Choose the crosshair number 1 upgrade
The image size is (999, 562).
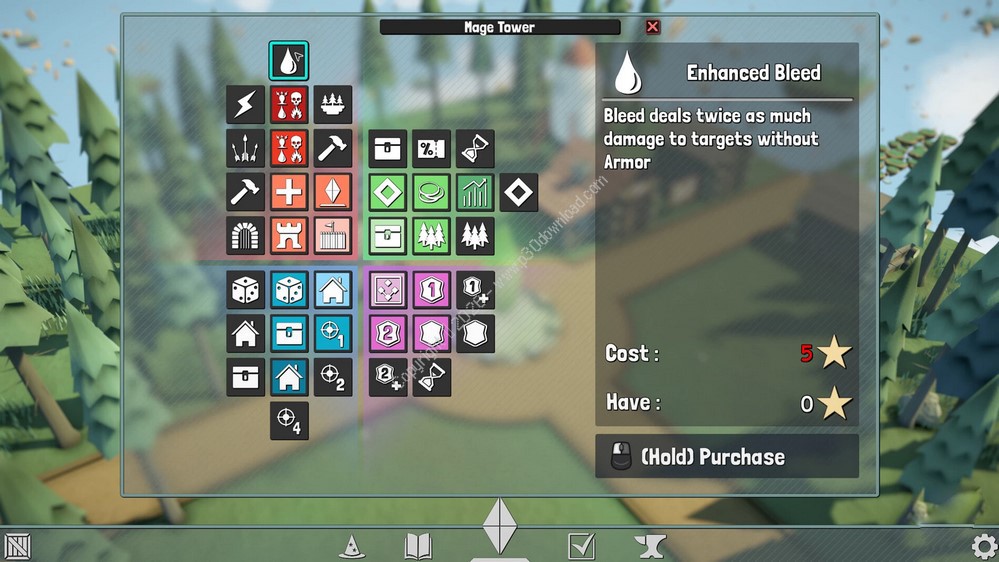pos(332,334)
